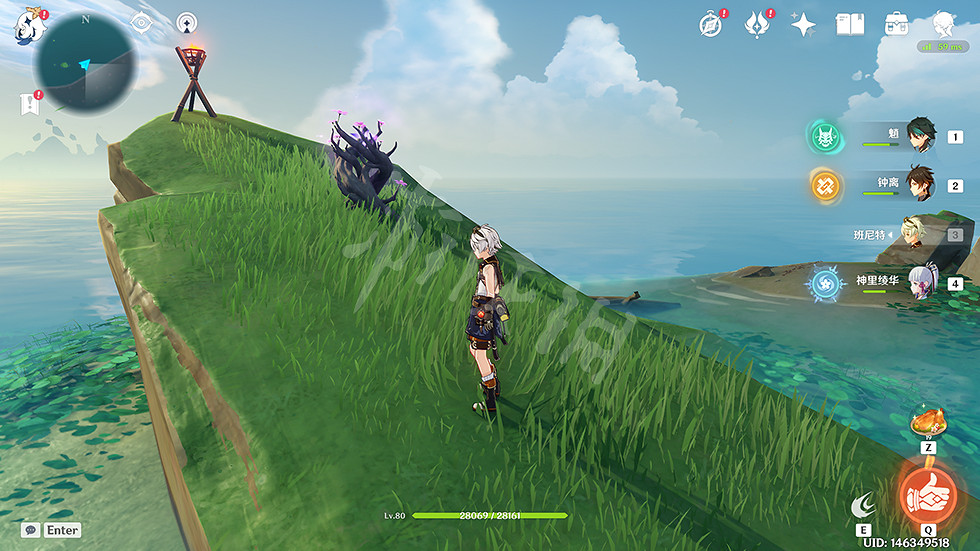Open the compass events icon
Image resolution: width=980 pixels, height=551 pixels.
(710, 25)
